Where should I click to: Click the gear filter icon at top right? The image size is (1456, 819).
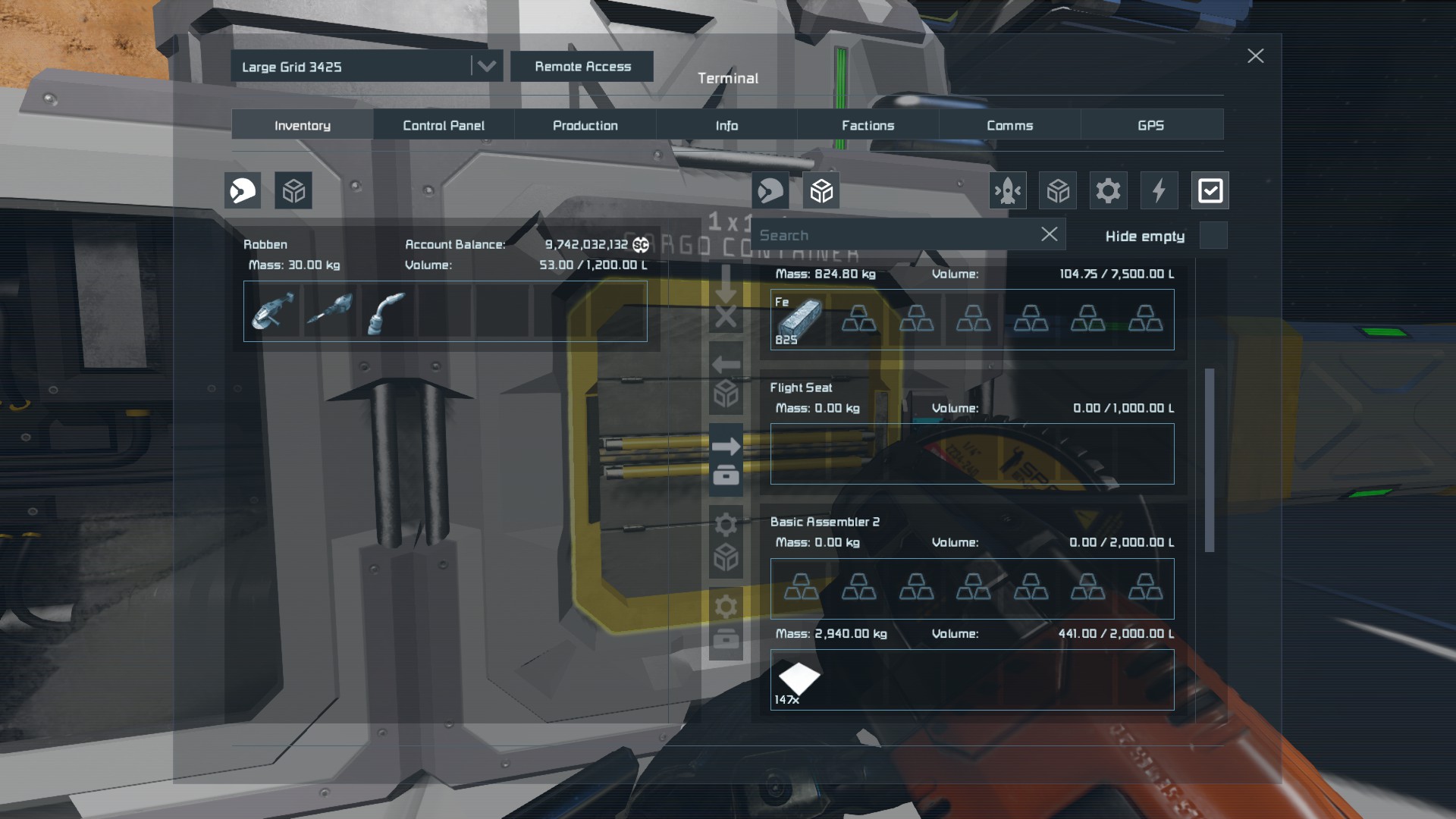[1108, 190]
